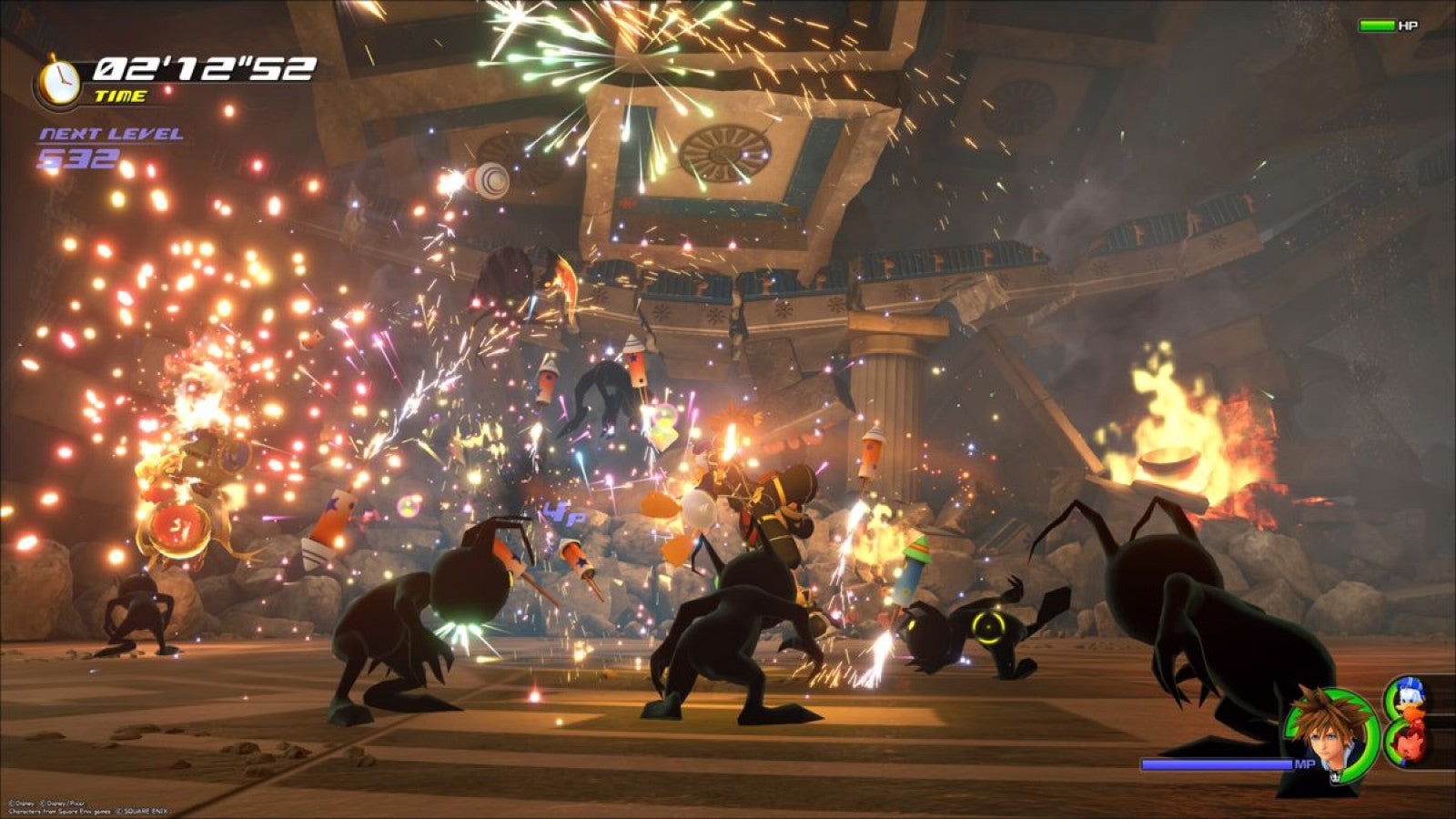Select Goofy's party portrait

tap(1410, 744)
